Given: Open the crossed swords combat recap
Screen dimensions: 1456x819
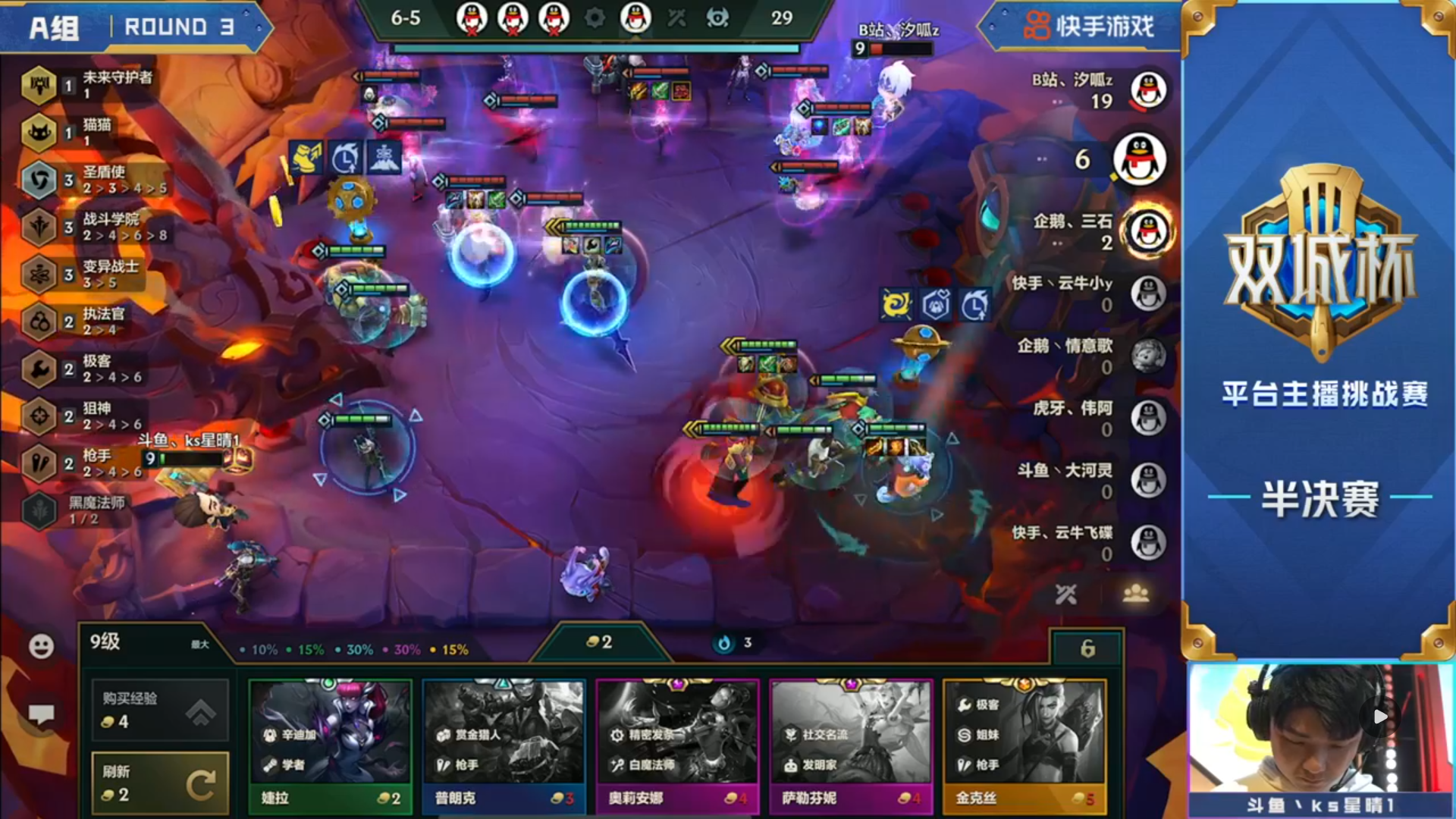Looking at the screenshot, I should pos(1065,595).
